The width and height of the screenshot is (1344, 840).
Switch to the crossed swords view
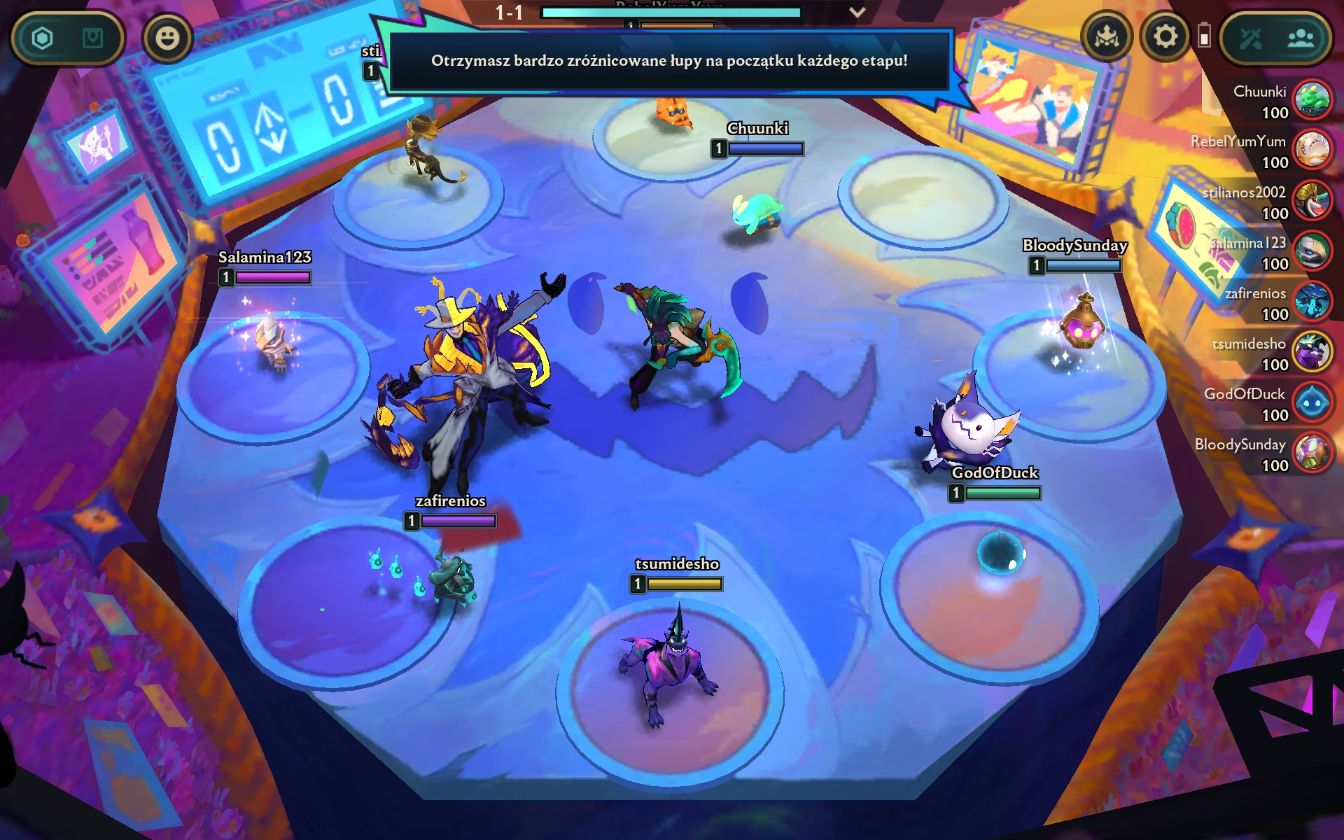[x=1252, y=38]
